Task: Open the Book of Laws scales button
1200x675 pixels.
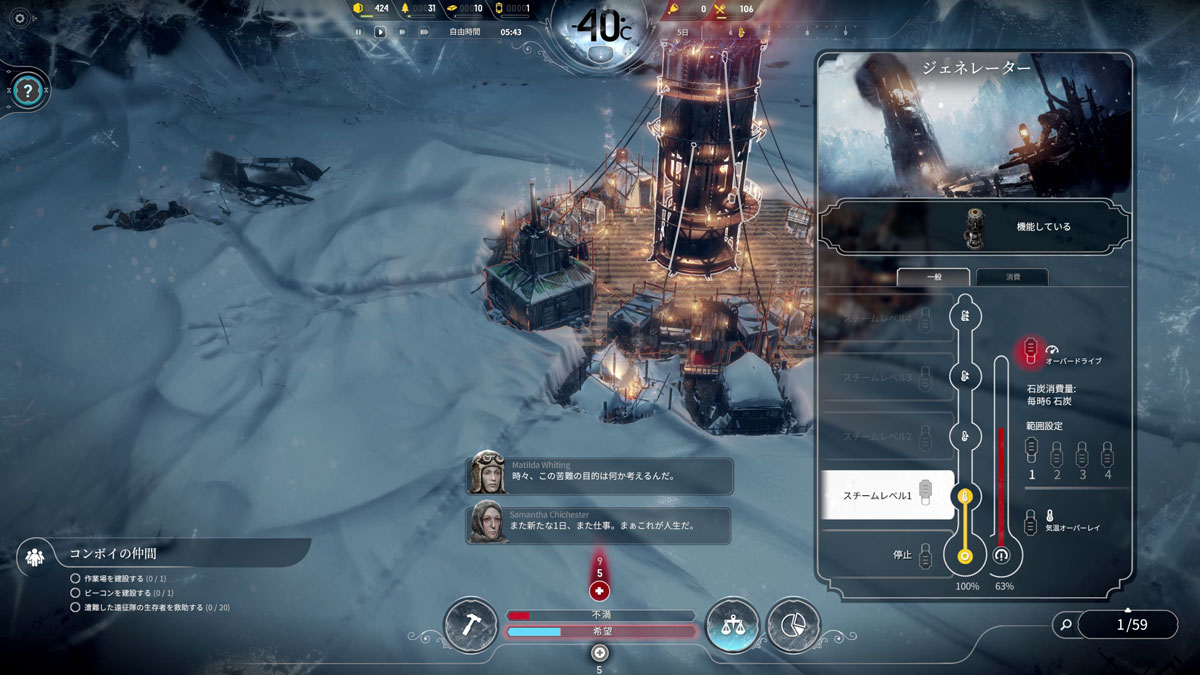Action: point(731,626)
